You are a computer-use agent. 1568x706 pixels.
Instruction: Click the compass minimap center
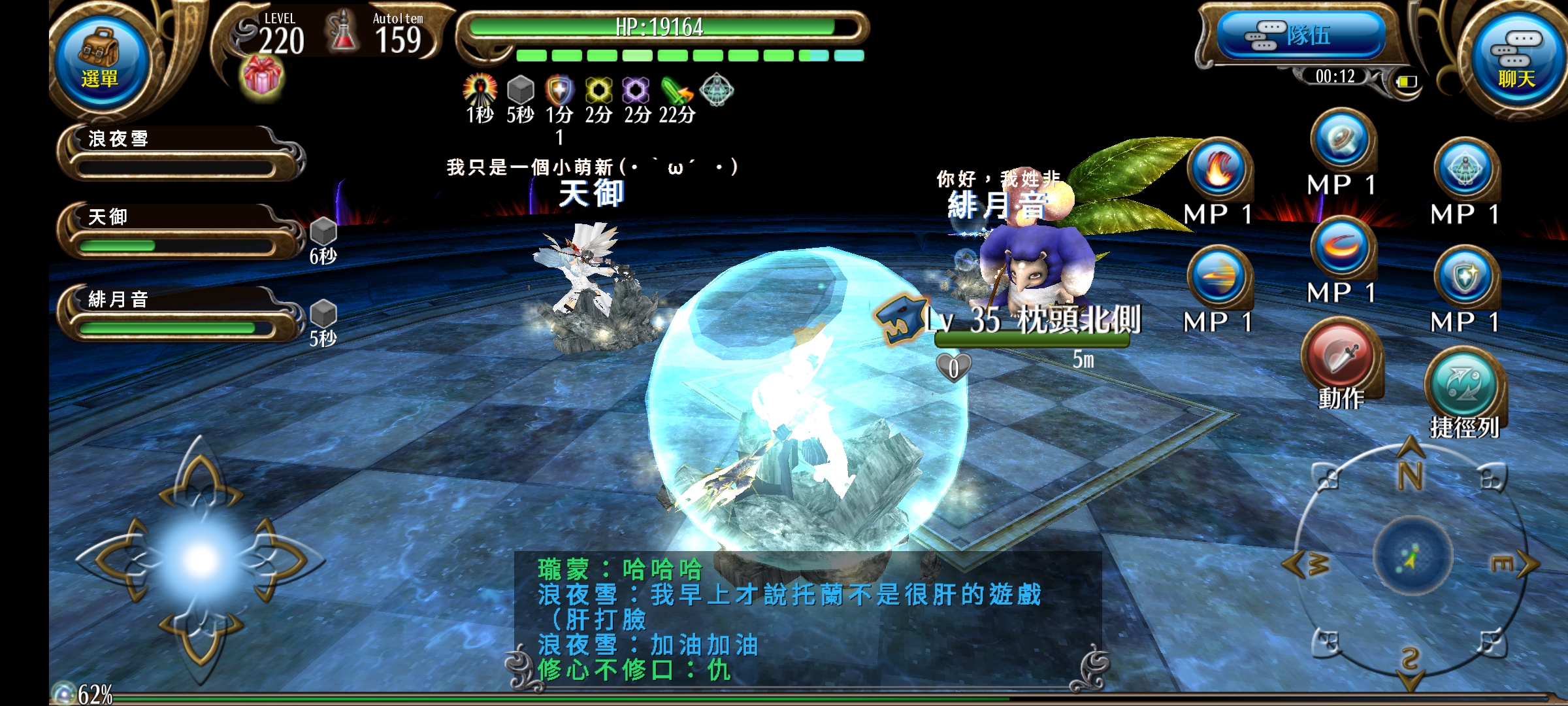1411,557
